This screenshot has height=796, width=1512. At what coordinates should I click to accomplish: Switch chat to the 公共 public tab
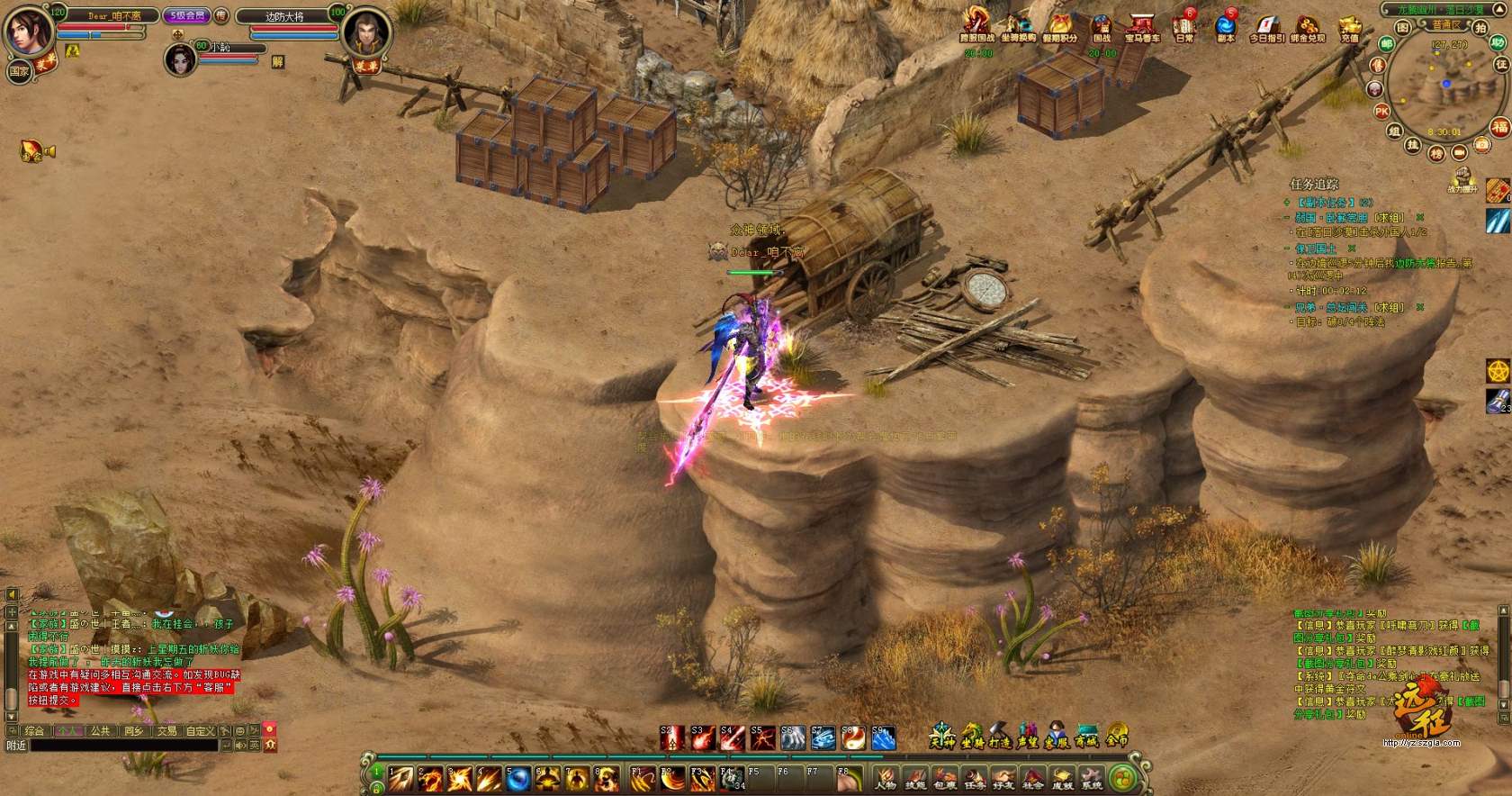(x=101, y=731)
